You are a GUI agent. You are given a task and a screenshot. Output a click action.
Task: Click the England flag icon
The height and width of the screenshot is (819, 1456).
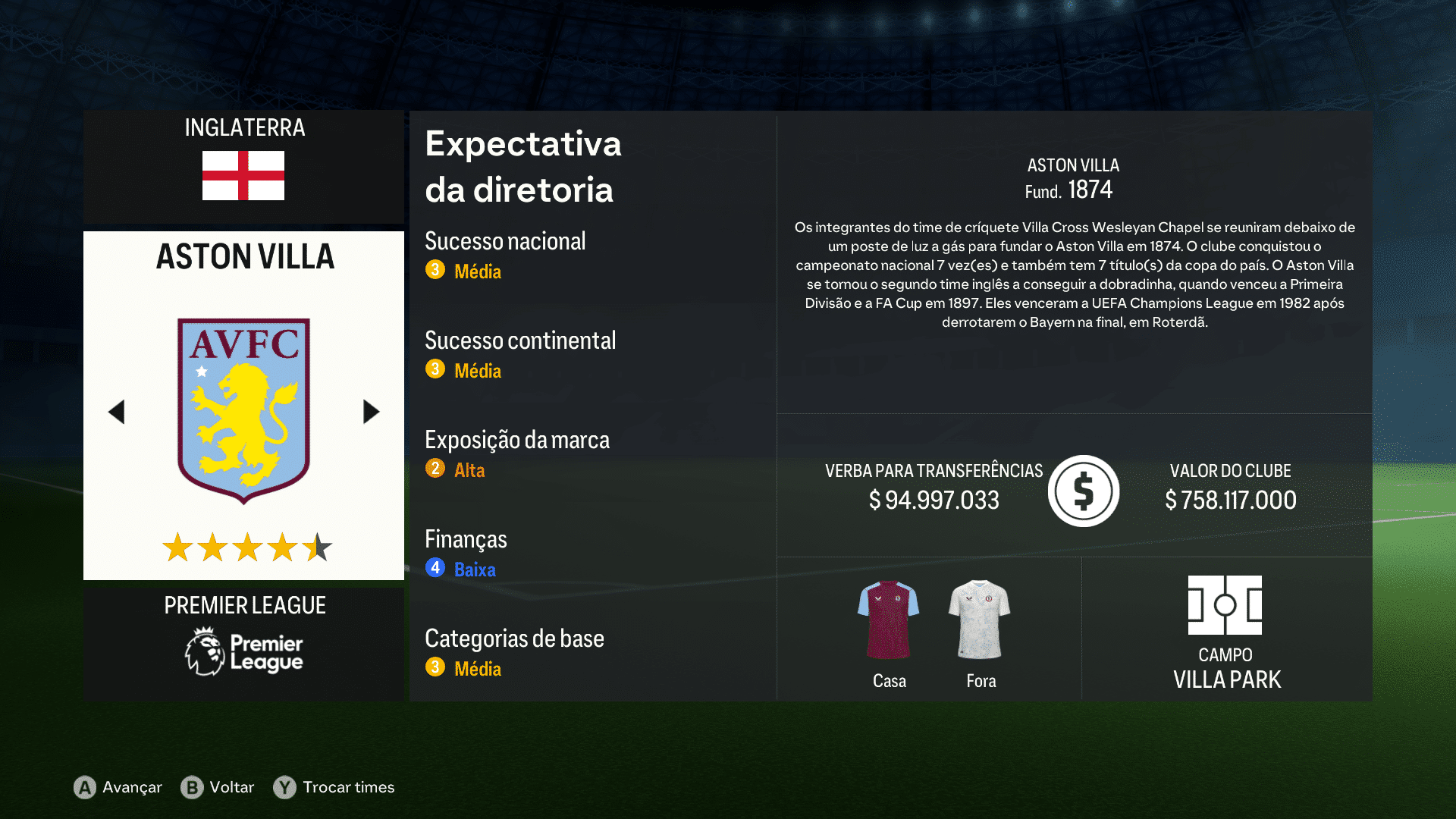point(243,176)
